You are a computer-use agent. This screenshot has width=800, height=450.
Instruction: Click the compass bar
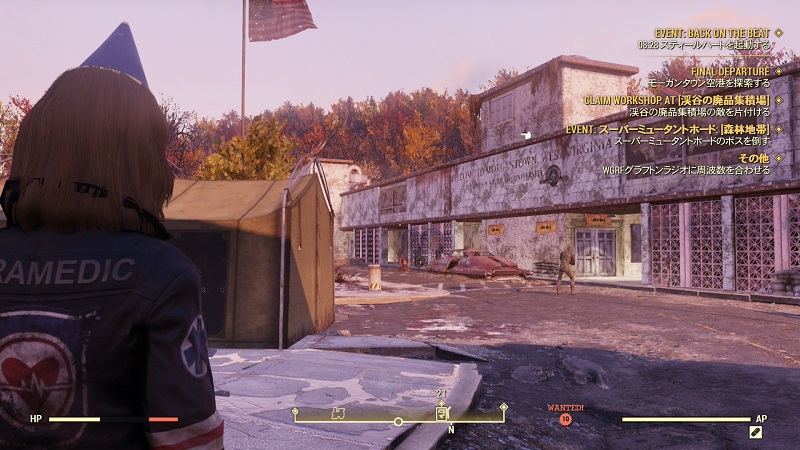tap(400, 421)
